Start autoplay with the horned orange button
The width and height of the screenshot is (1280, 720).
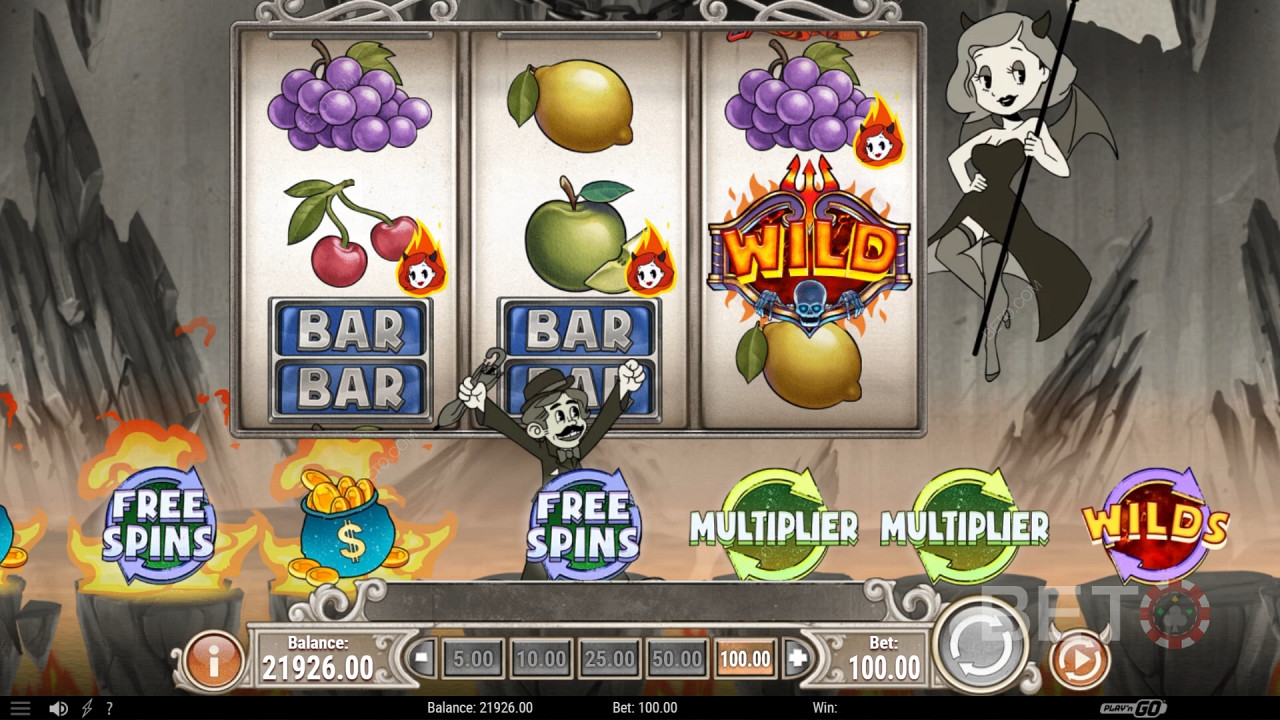(1080, 660)
